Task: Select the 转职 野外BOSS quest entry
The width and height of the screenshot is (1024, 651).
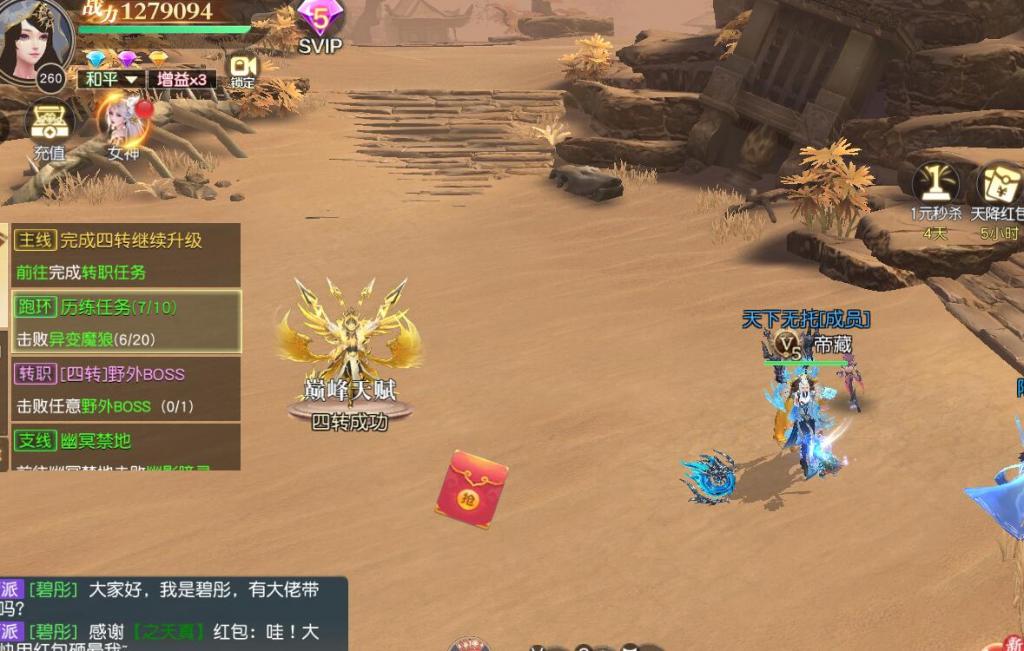Action: 125,389
